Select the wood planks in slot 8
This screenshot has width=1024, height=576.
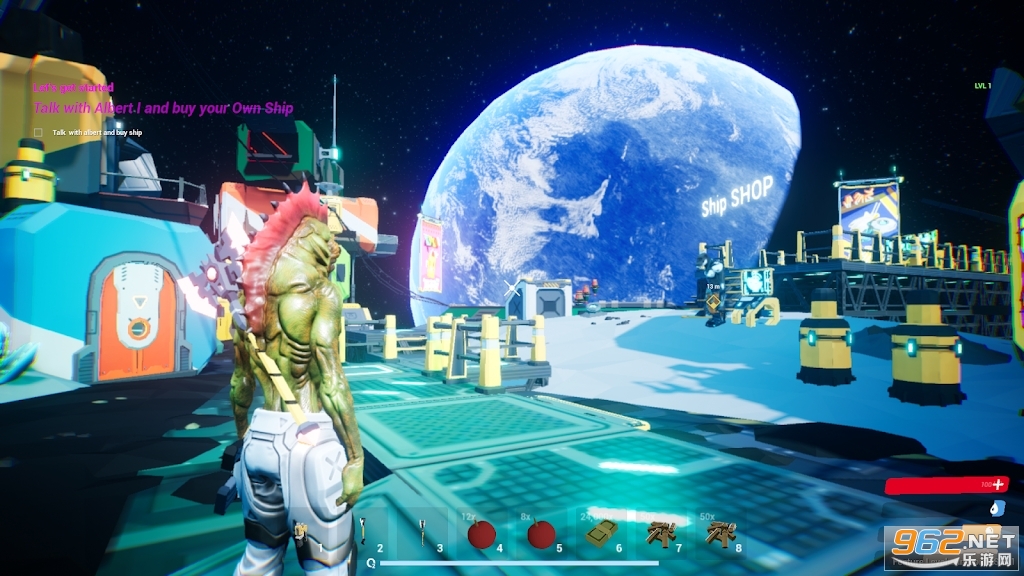[718, 533]
